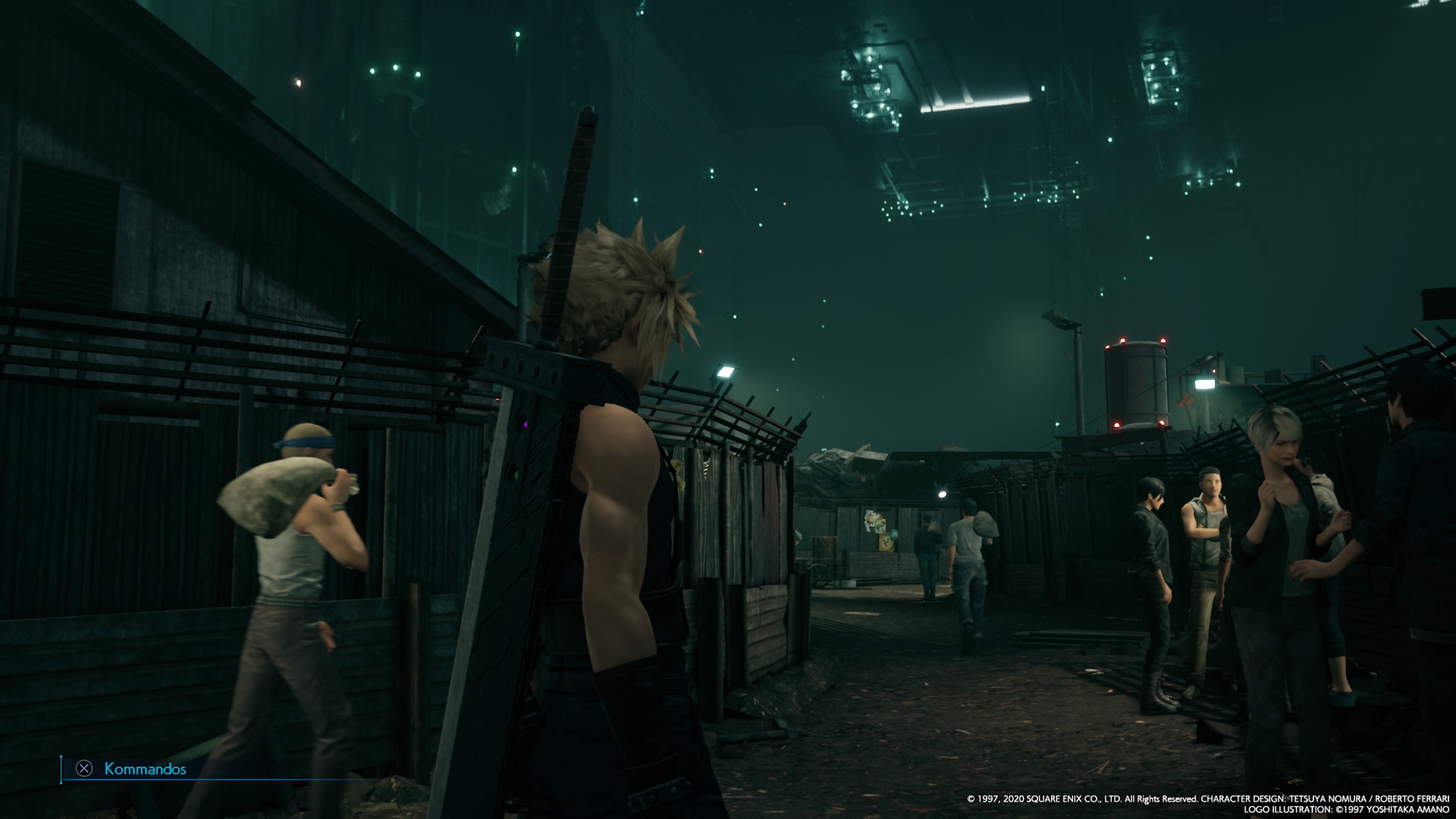
Task: Click the X button icon beside Kommandos
Action: pyautogui.click(x=84, y=769)
